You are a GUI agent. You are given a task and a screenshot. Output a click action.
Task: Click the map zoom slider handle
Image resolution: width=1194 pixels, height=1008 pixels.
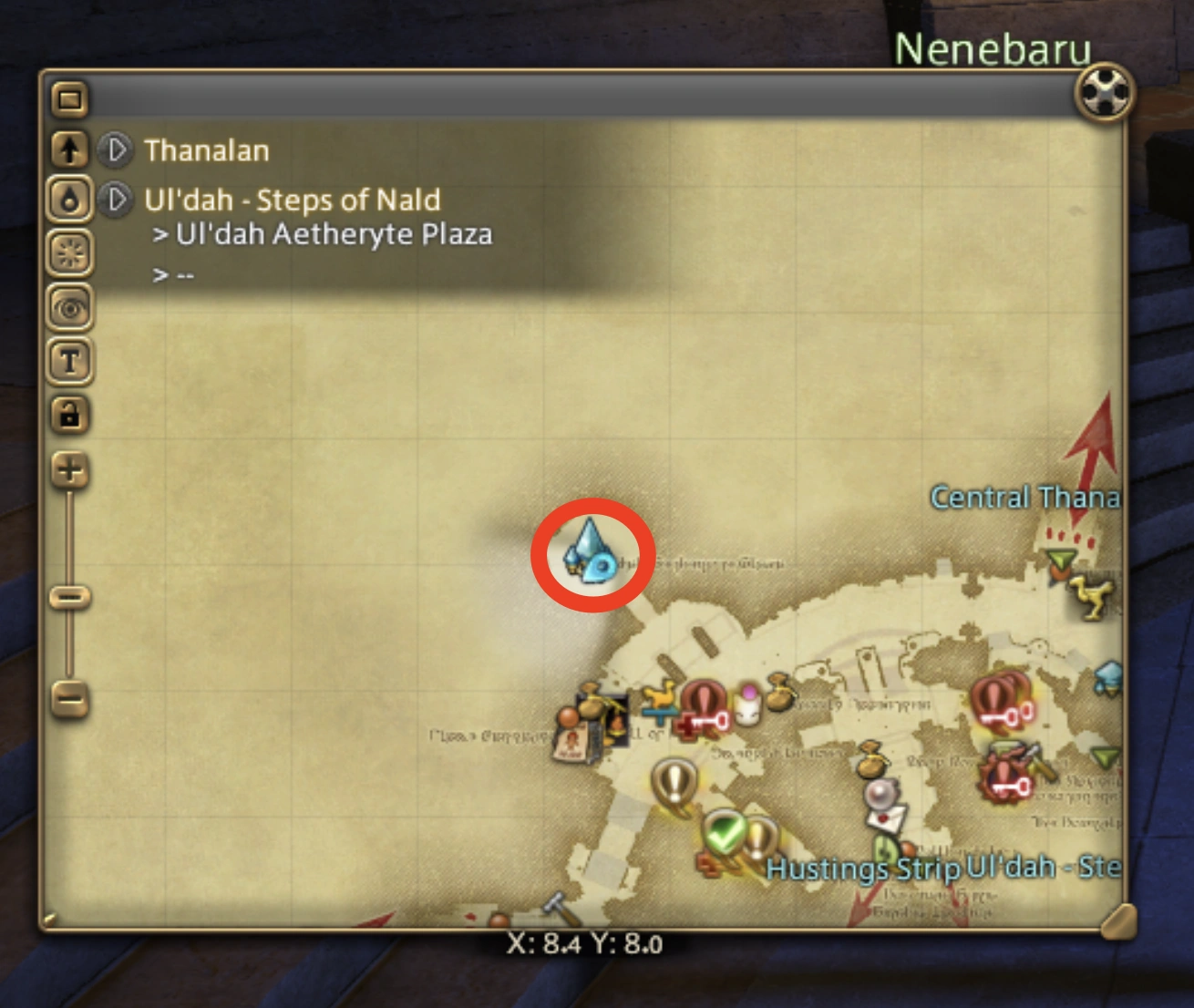(x=70, y=597)
